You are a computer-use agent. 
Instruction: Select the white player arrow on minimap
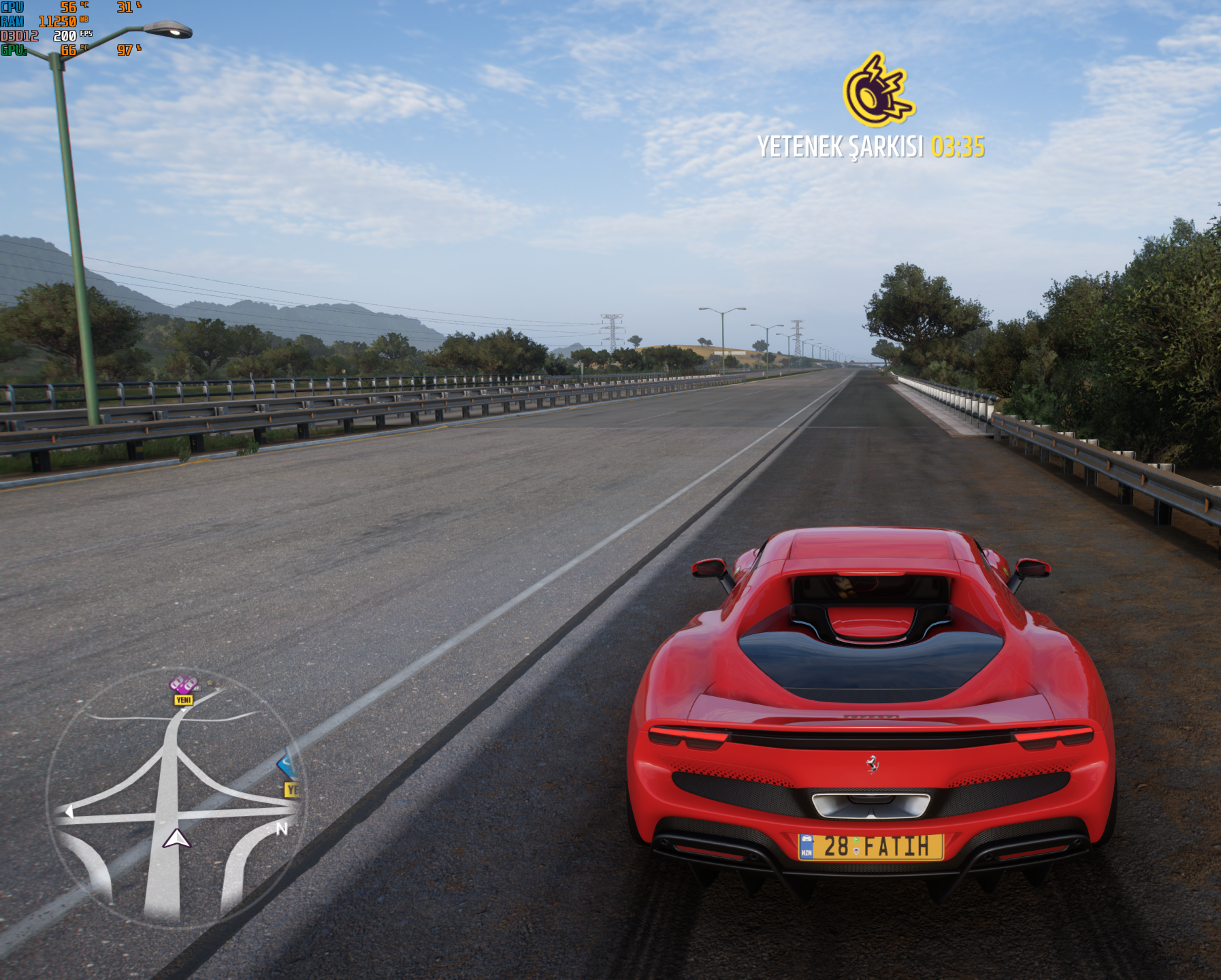pos(176,838)
